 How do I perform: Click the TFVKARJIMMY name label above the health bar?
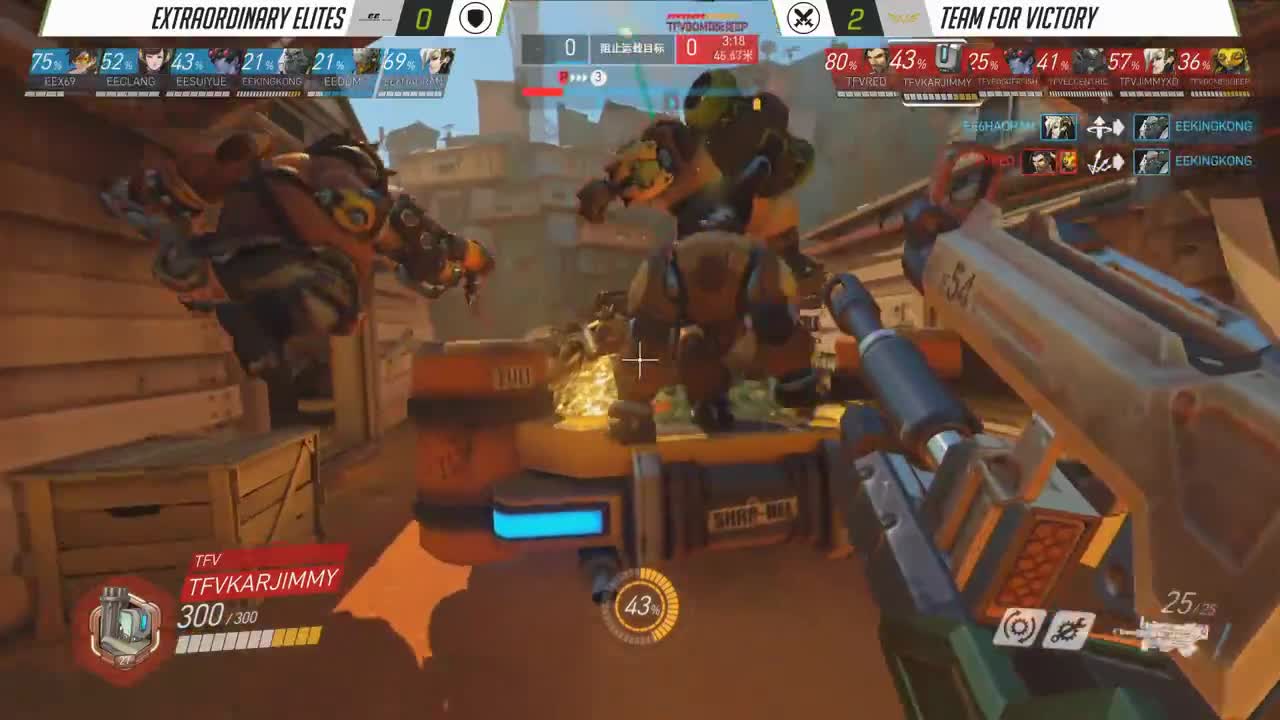click(263, 576)
